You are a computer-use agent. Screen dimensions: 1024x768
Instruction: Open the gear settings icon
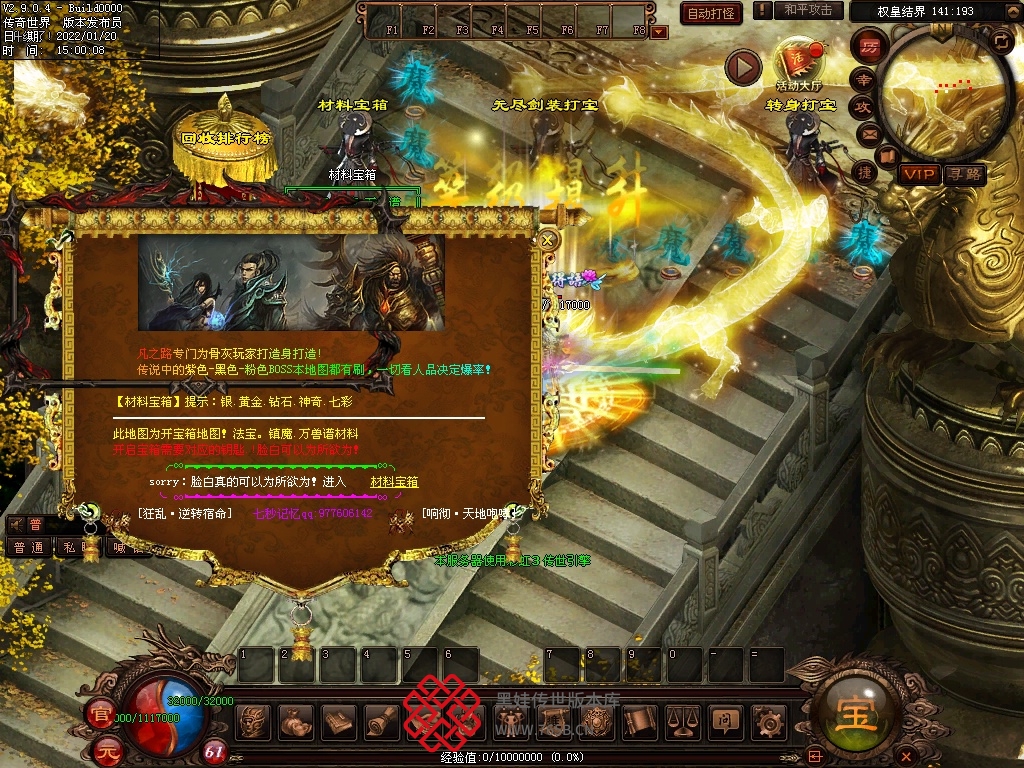click(x=768, y=722)
